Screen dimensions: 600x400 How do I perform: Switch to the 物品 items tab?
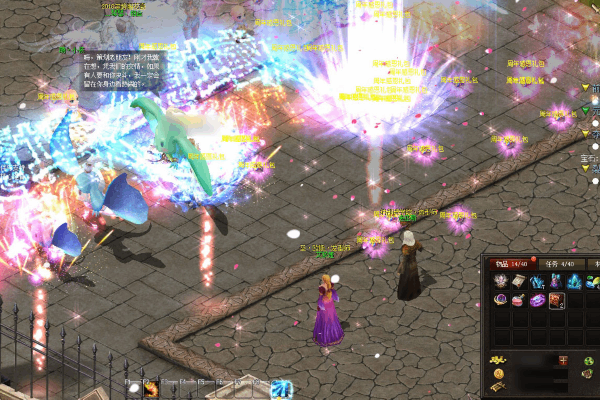[x=509, y=264]
